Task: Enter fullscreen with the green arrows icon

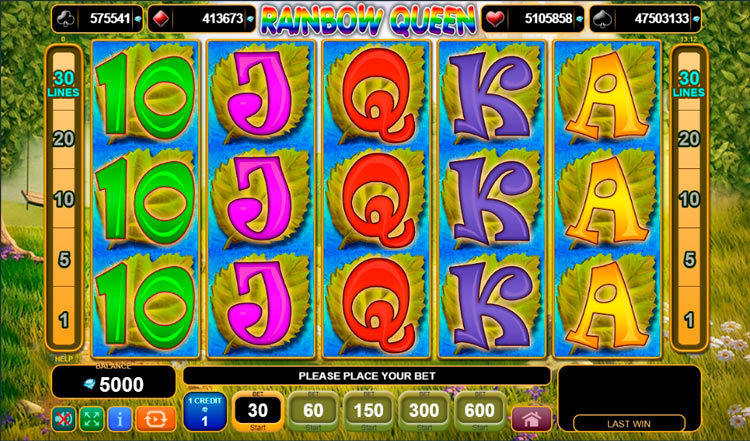Action: (x=92, y=418)
